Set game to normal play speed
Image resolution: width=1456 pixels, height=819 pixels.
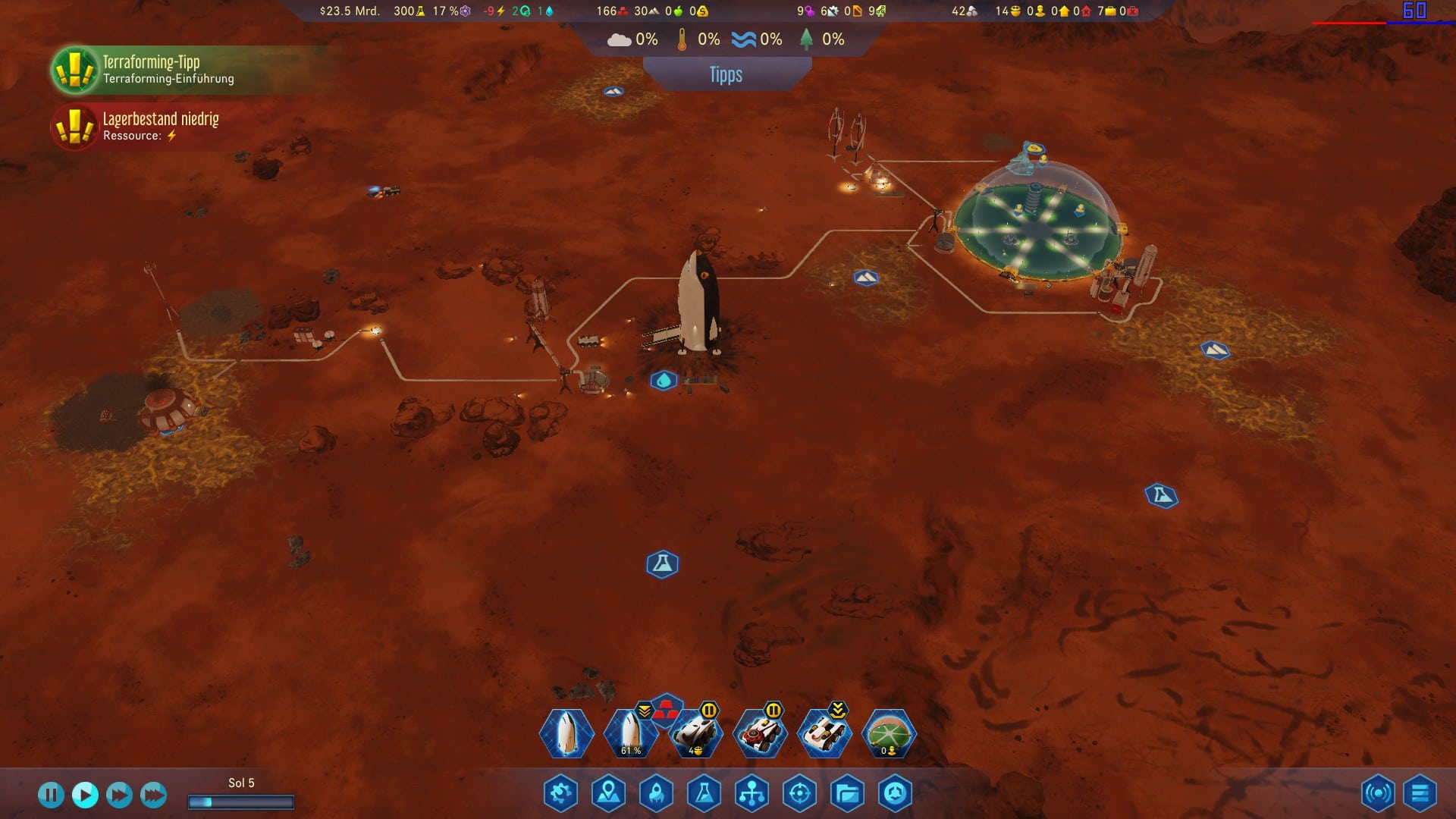pos(85,795)
